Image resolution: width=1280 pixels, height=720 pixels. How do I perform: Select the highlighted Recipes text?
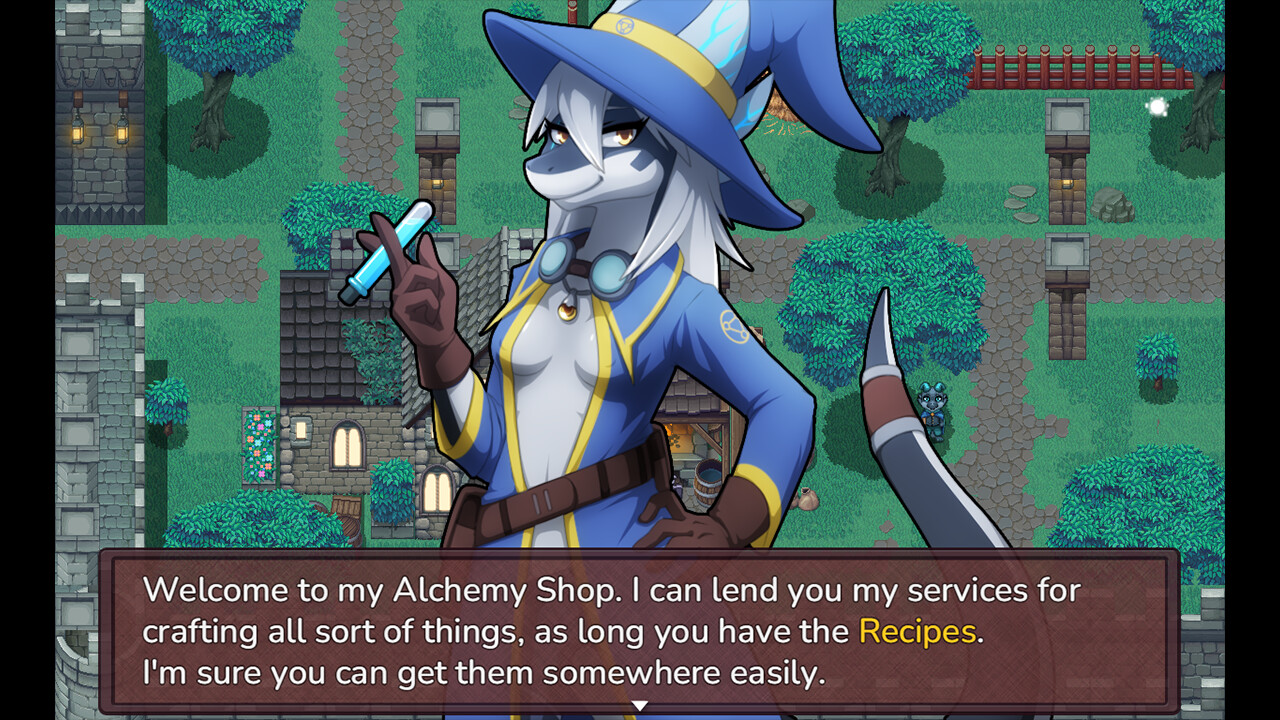[916, 631]
